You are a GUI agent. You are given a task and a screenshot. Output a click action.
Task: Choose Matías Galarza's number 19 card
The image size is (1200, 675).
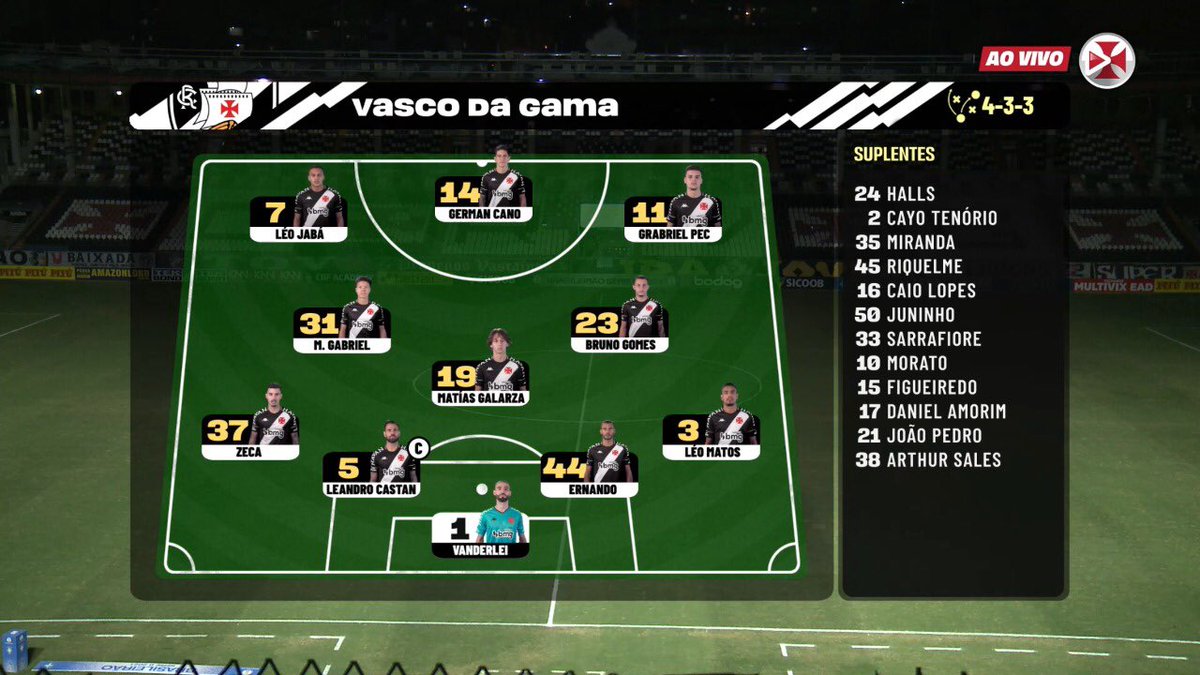(x=481, y=382)
